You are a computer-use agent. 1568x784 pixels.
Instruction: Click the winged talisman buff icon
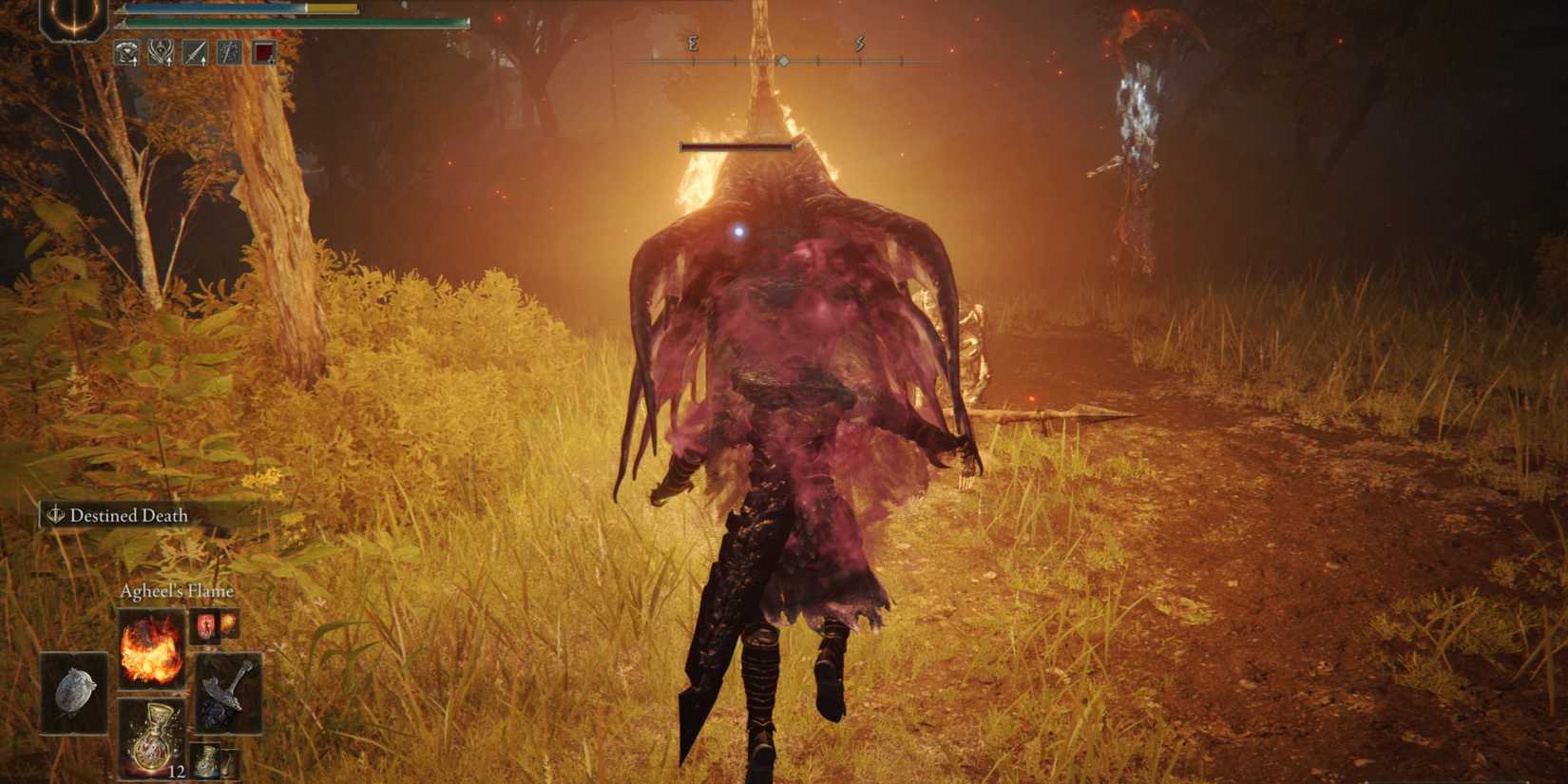coord(161,52)
